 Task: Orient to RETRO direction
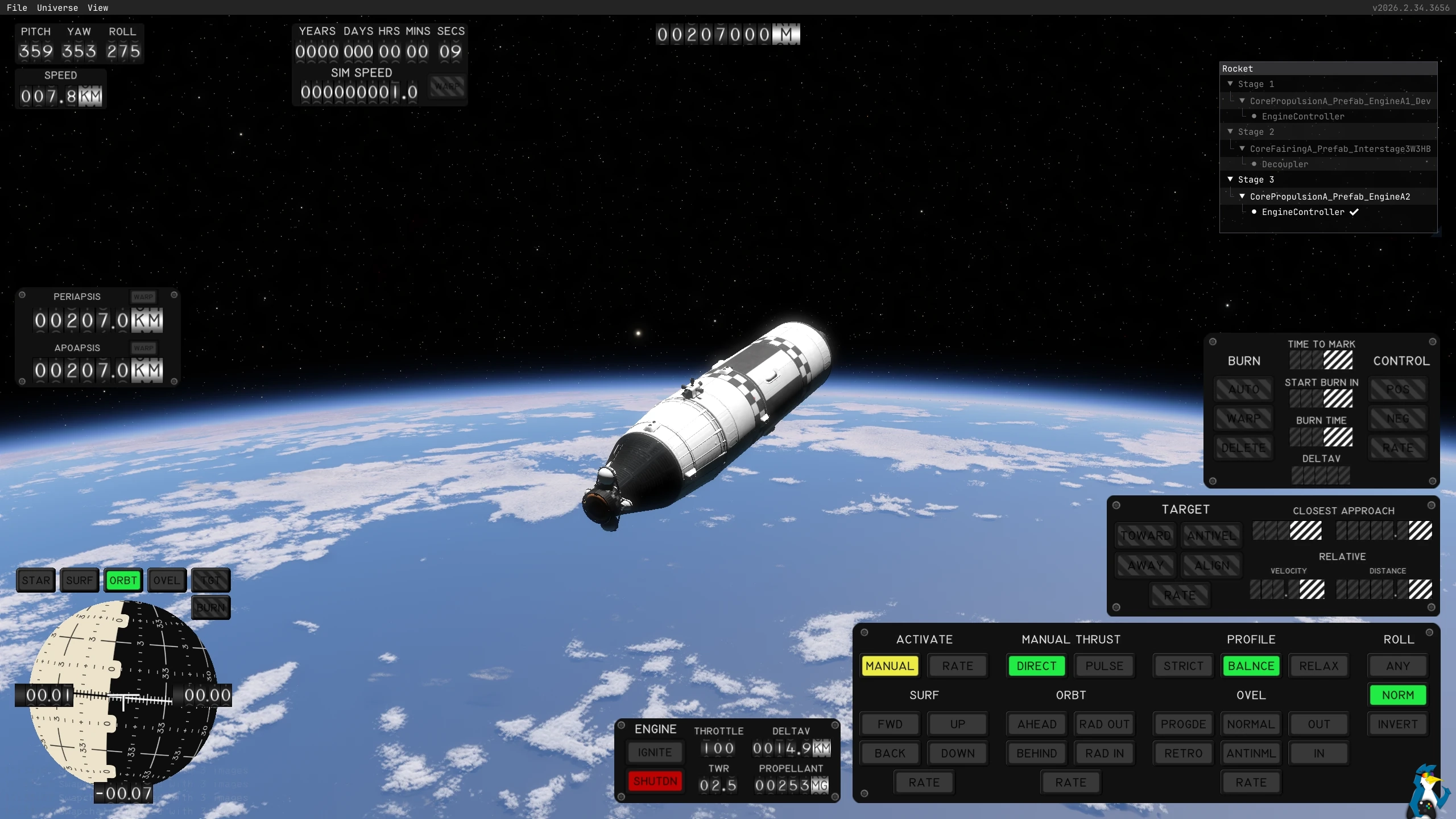pyautogui.click(x=1183, y=754)
